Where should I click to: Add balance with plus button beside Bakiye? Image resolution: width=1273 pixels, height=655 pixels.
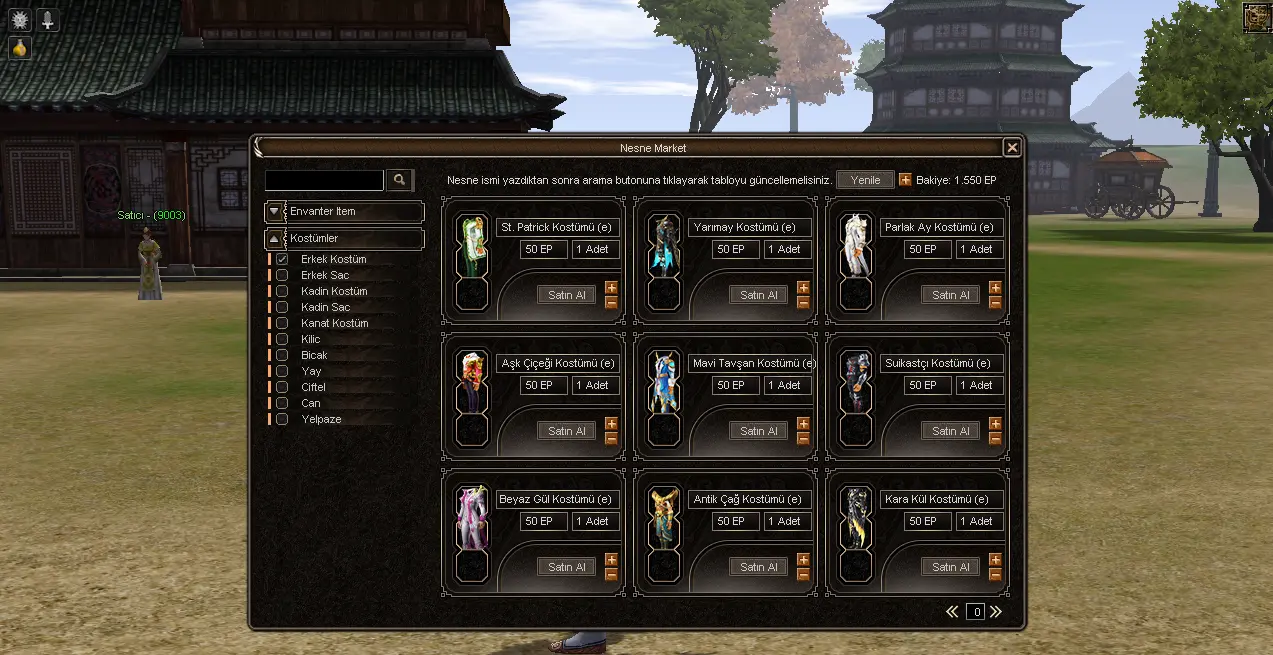(x=905, y=180)
